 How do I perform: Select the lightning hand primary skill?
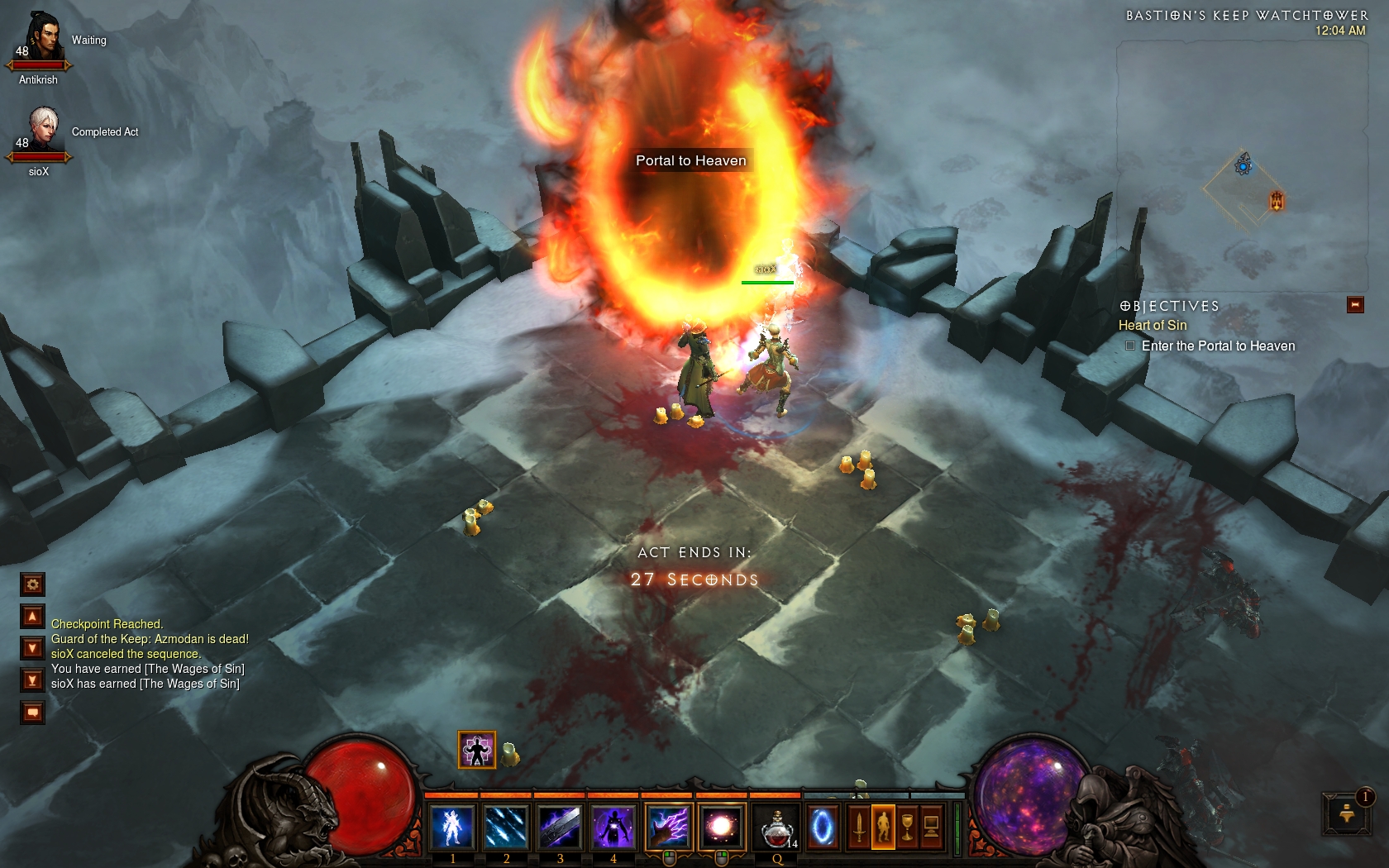669,827
